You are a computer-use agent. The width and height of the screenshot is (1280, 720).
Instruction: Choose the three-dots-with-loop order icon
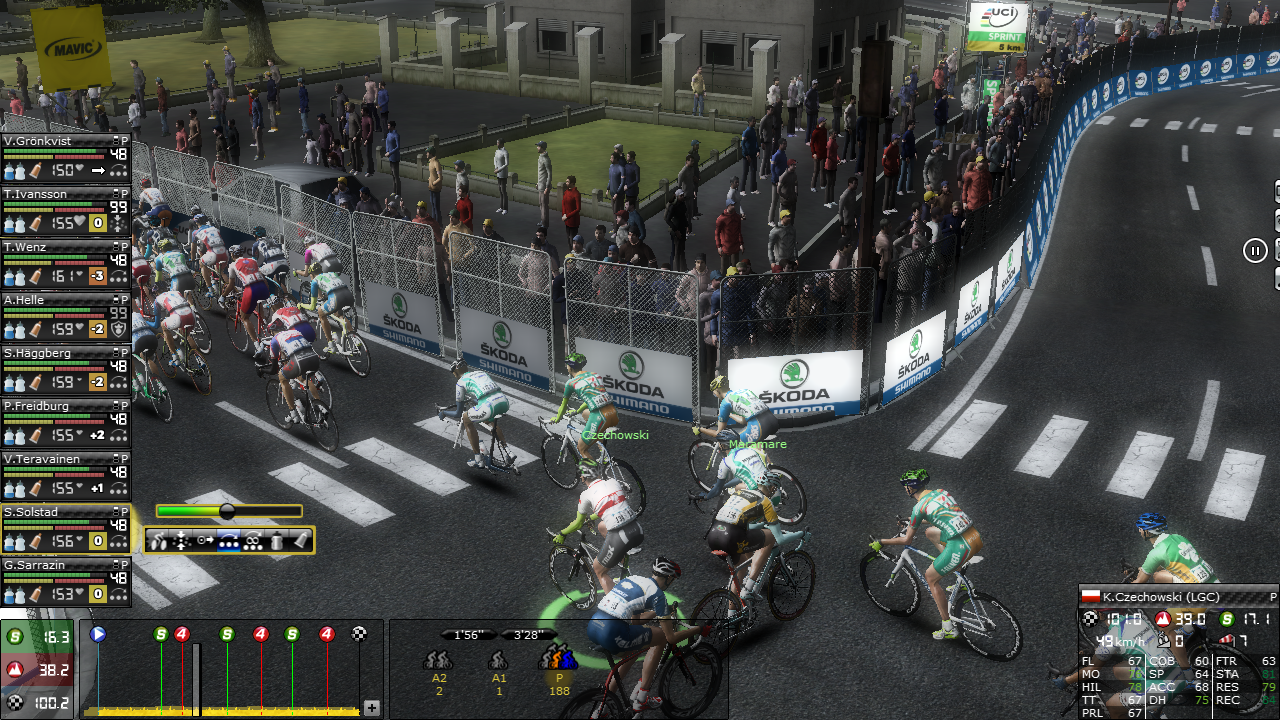(x=253, y=541)
